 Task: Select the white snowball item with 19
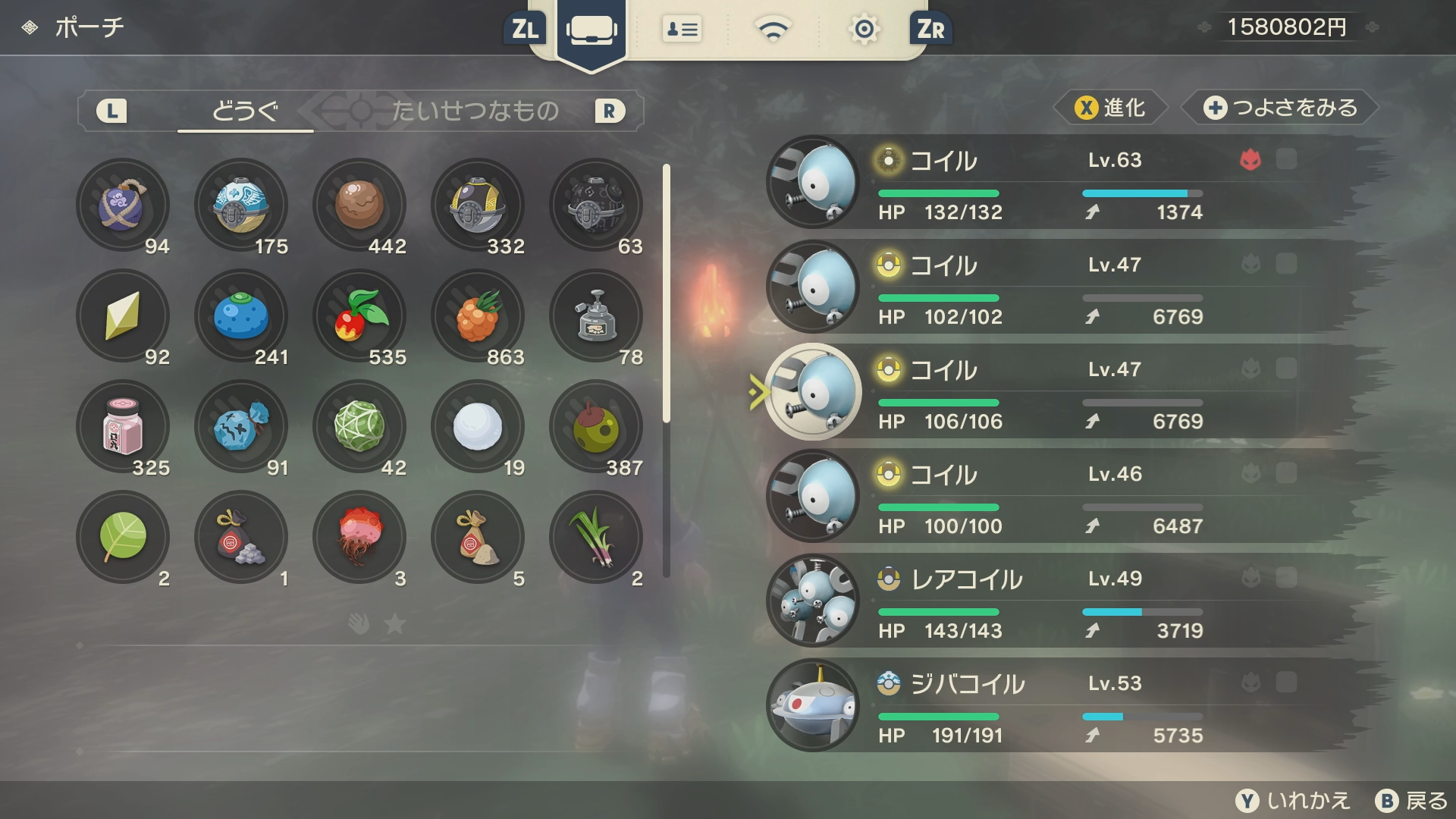point(478,427)
